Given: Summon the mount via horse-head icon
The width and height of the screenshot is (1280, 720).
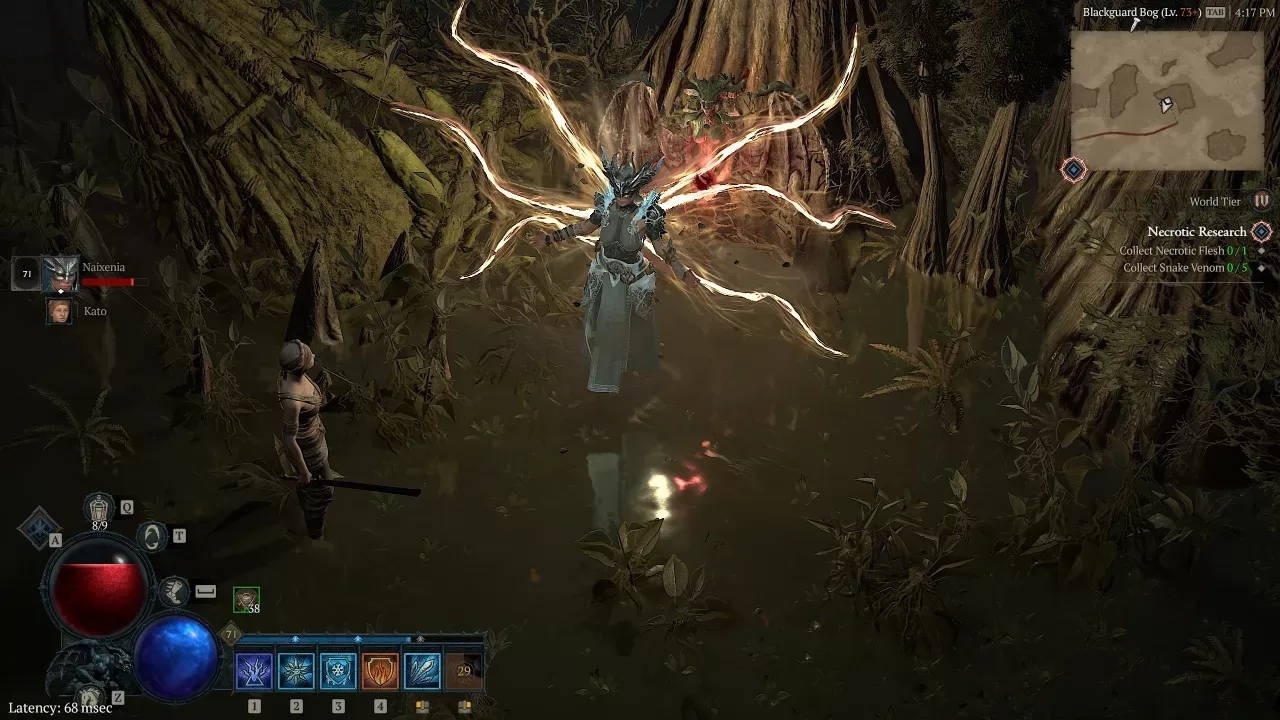Looking at the screenshot, I should (x=90, y=697).
